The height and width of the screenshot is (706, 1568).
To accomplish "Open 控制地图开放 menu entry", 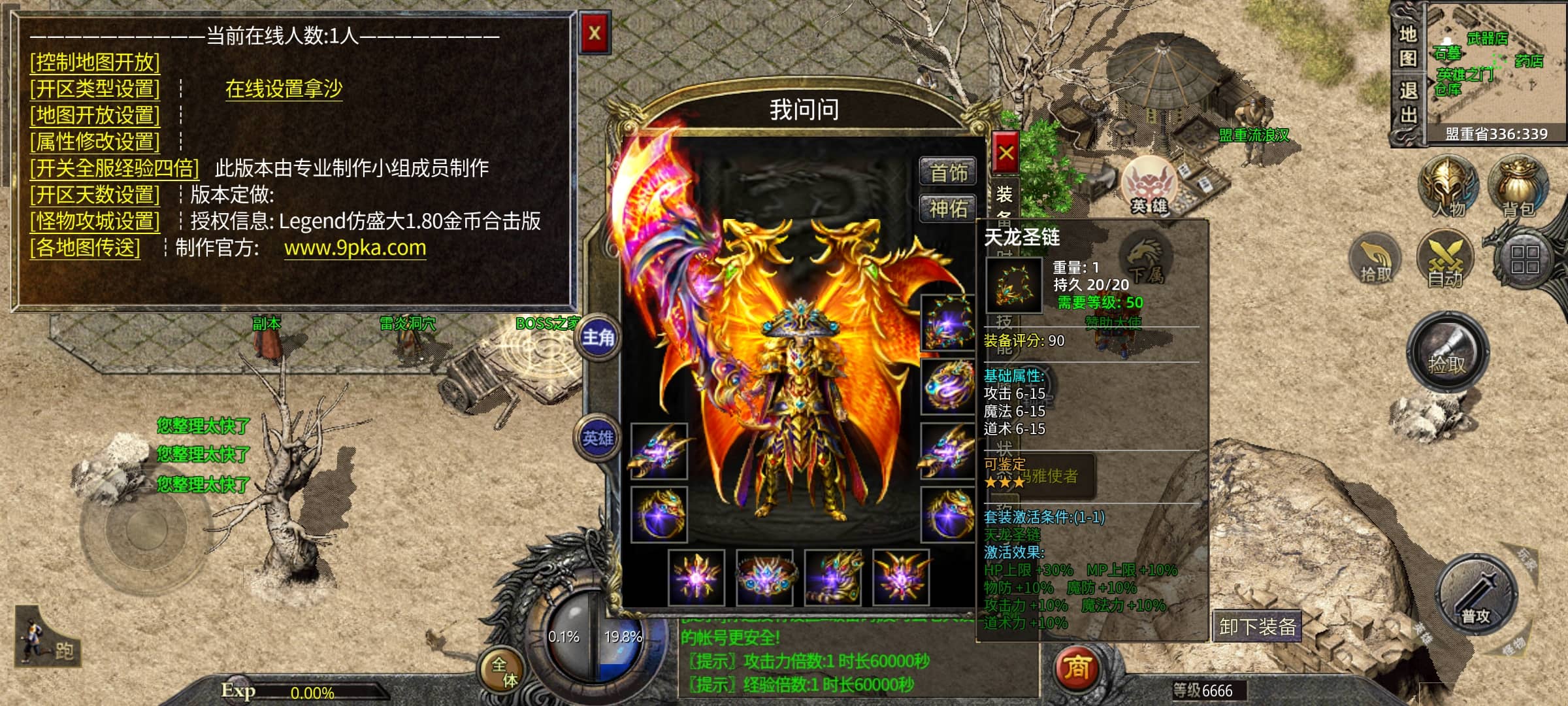I will coord(95,62).
